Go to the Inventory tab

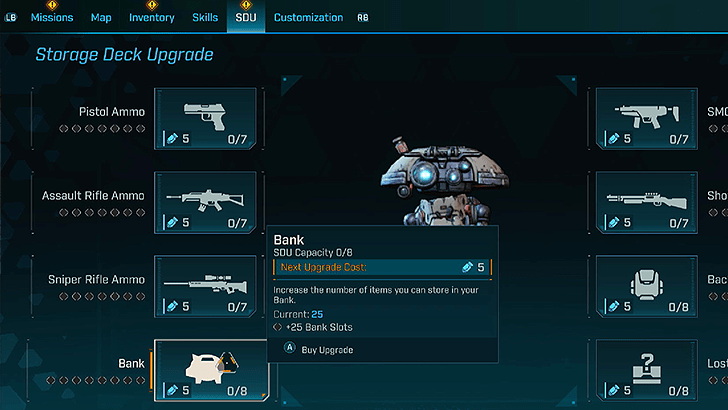151,17
